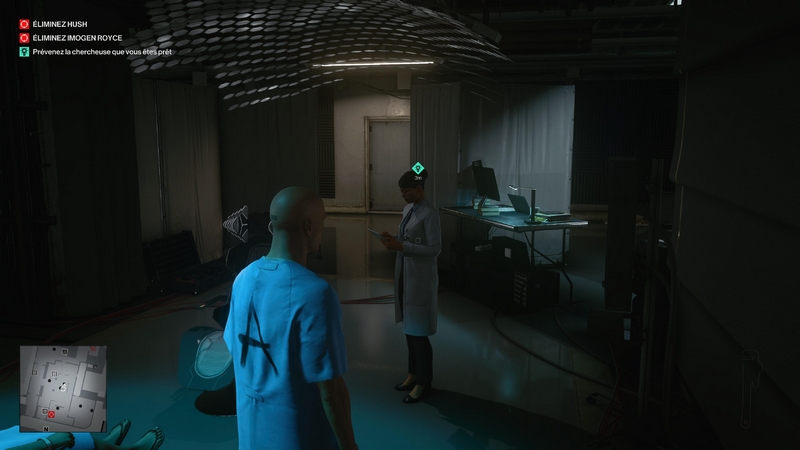Open the minimap
Viewport: 800px width, 450px height.
pyautogui.click(x=62, y=388)
